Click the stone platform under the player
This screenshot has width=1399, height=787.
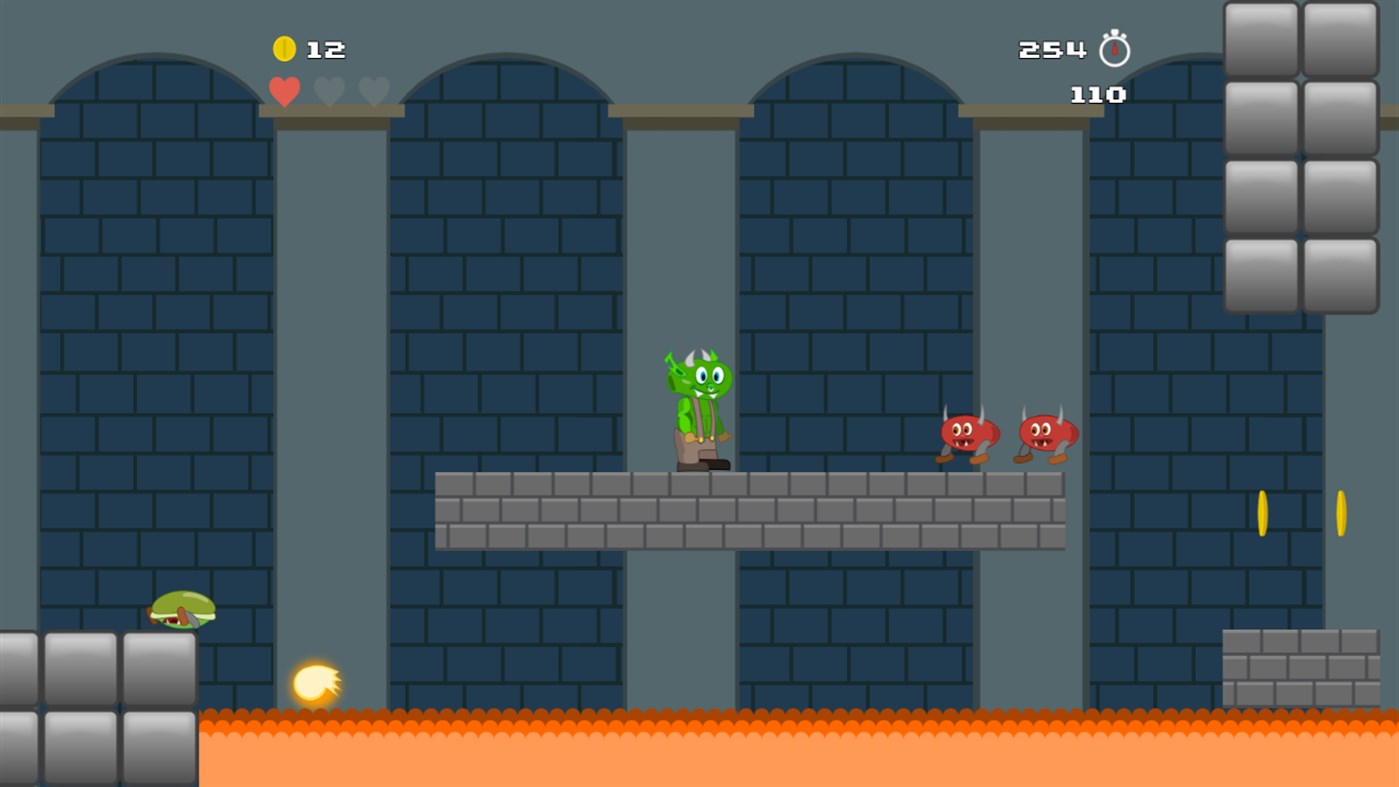750,510
